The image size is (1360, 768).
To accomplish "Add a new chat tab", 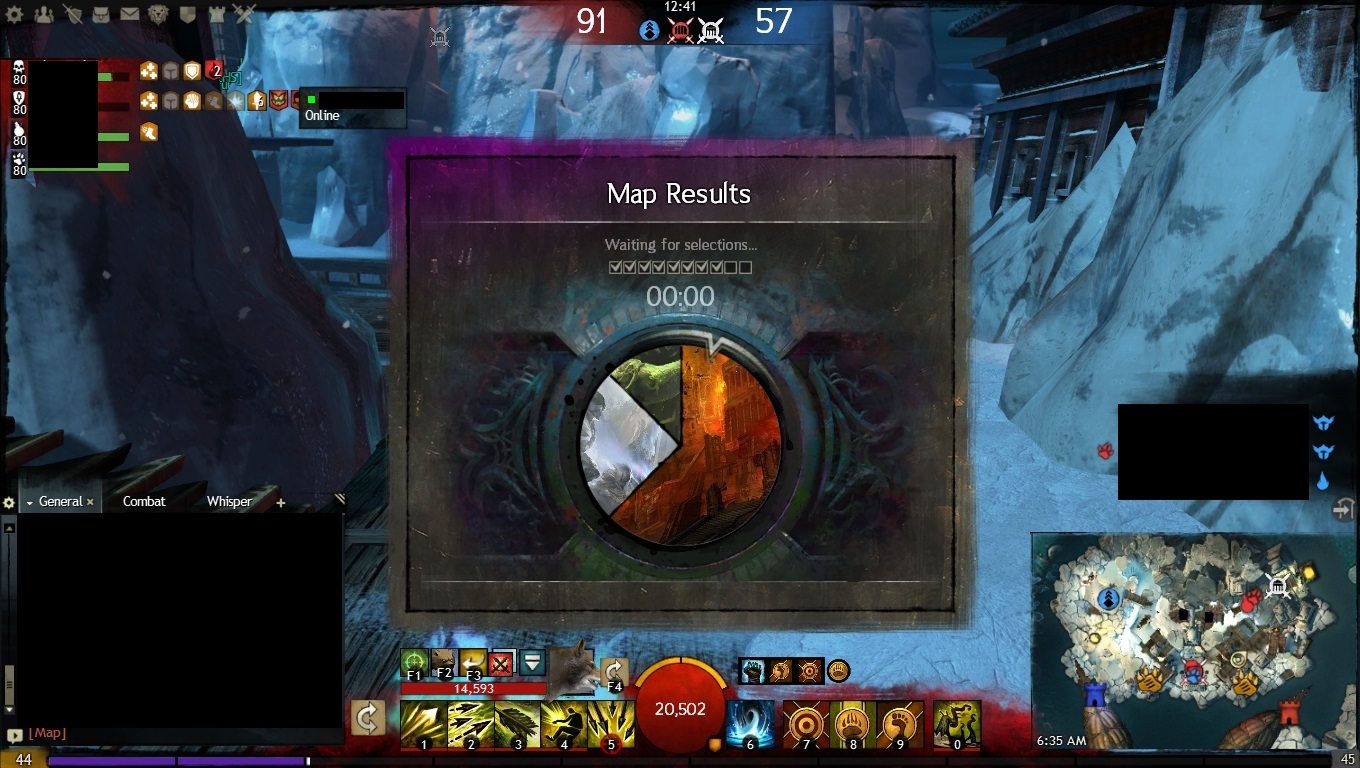I will click(x=280, y=502).
